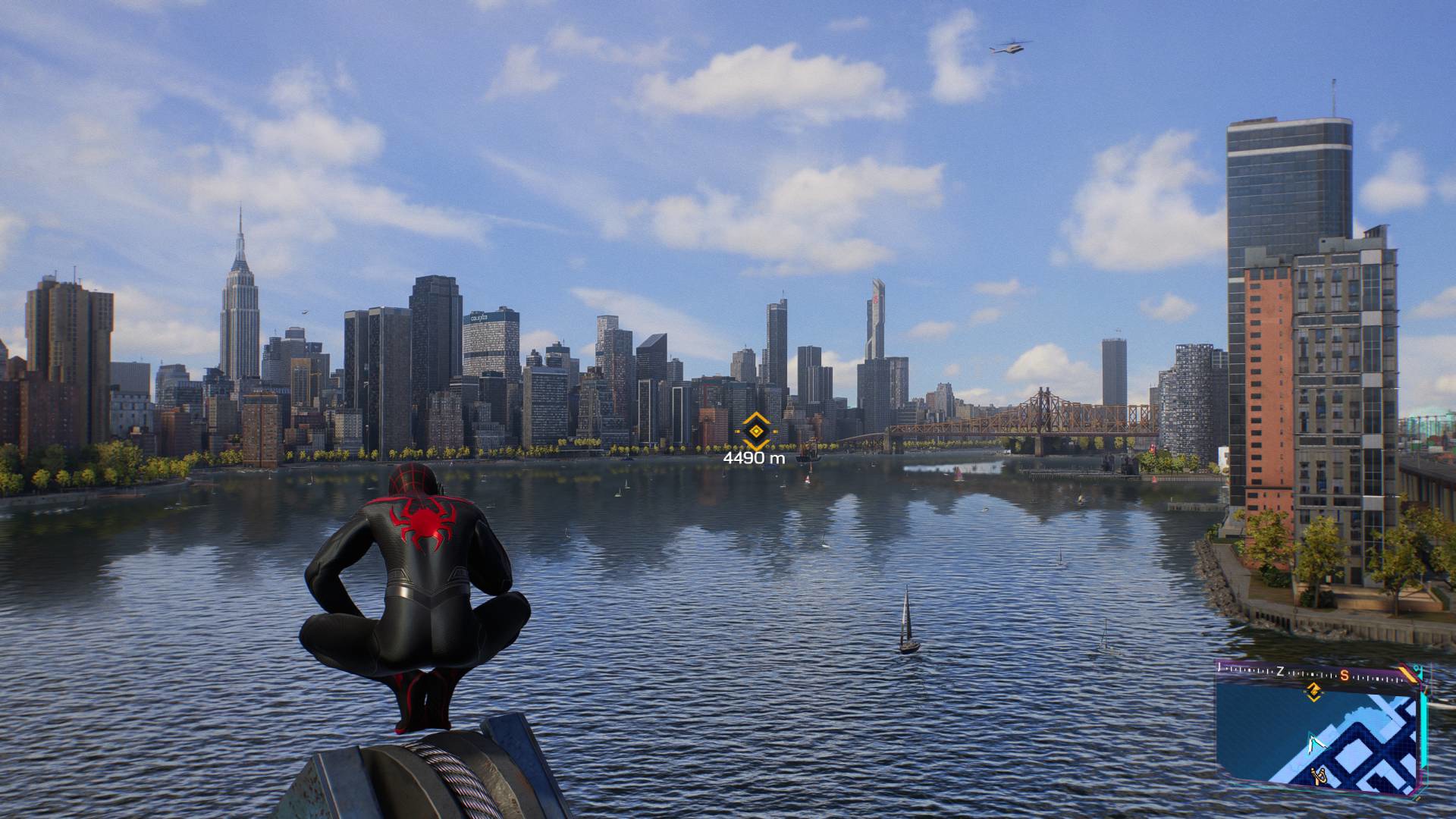Click the south indicator on the compass
This screenshot has width=1456, height=819.
pos(1345,676)
